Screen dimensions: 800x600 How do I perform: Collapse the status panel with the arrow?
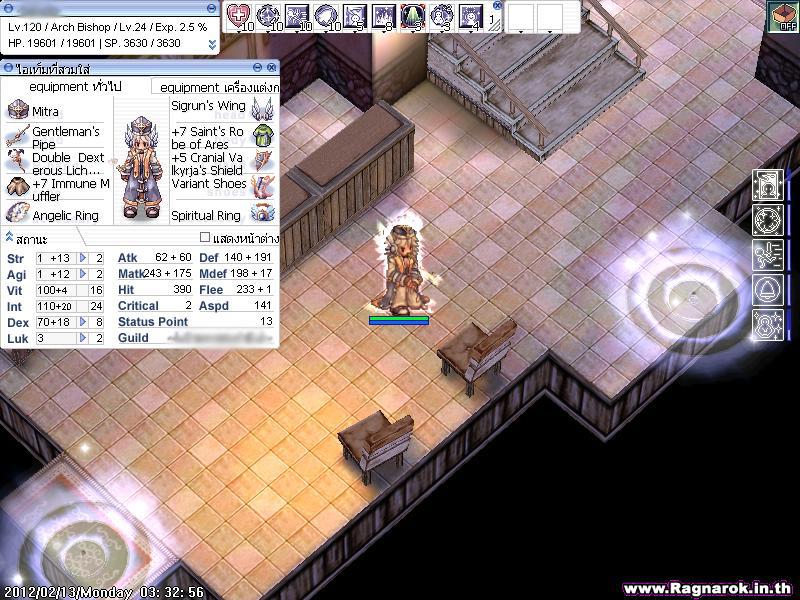(x=8, y=238)
